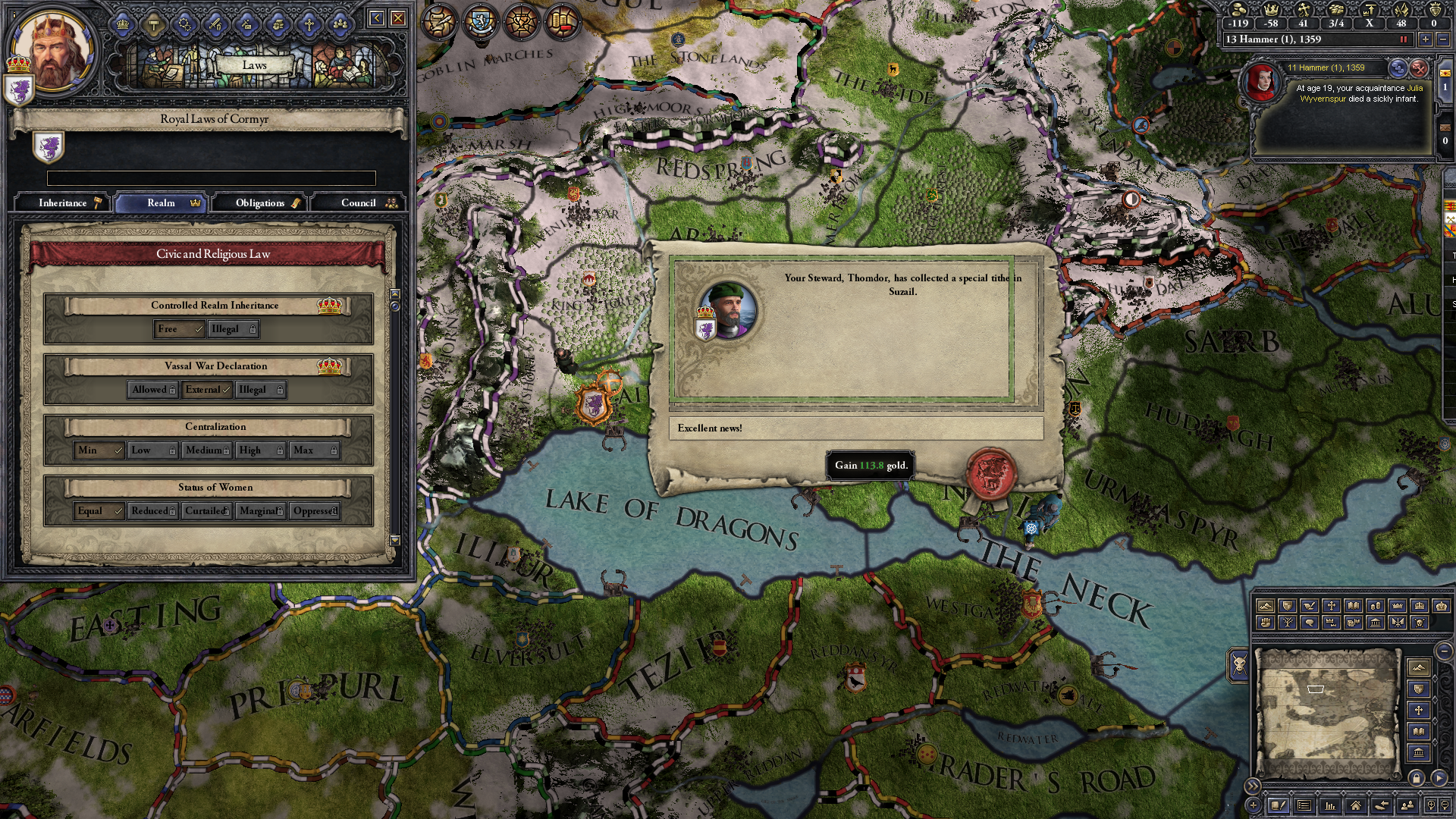1456x819 pixels.
Task: Go back with the panel's arrow button
Action: click(376, 18)
